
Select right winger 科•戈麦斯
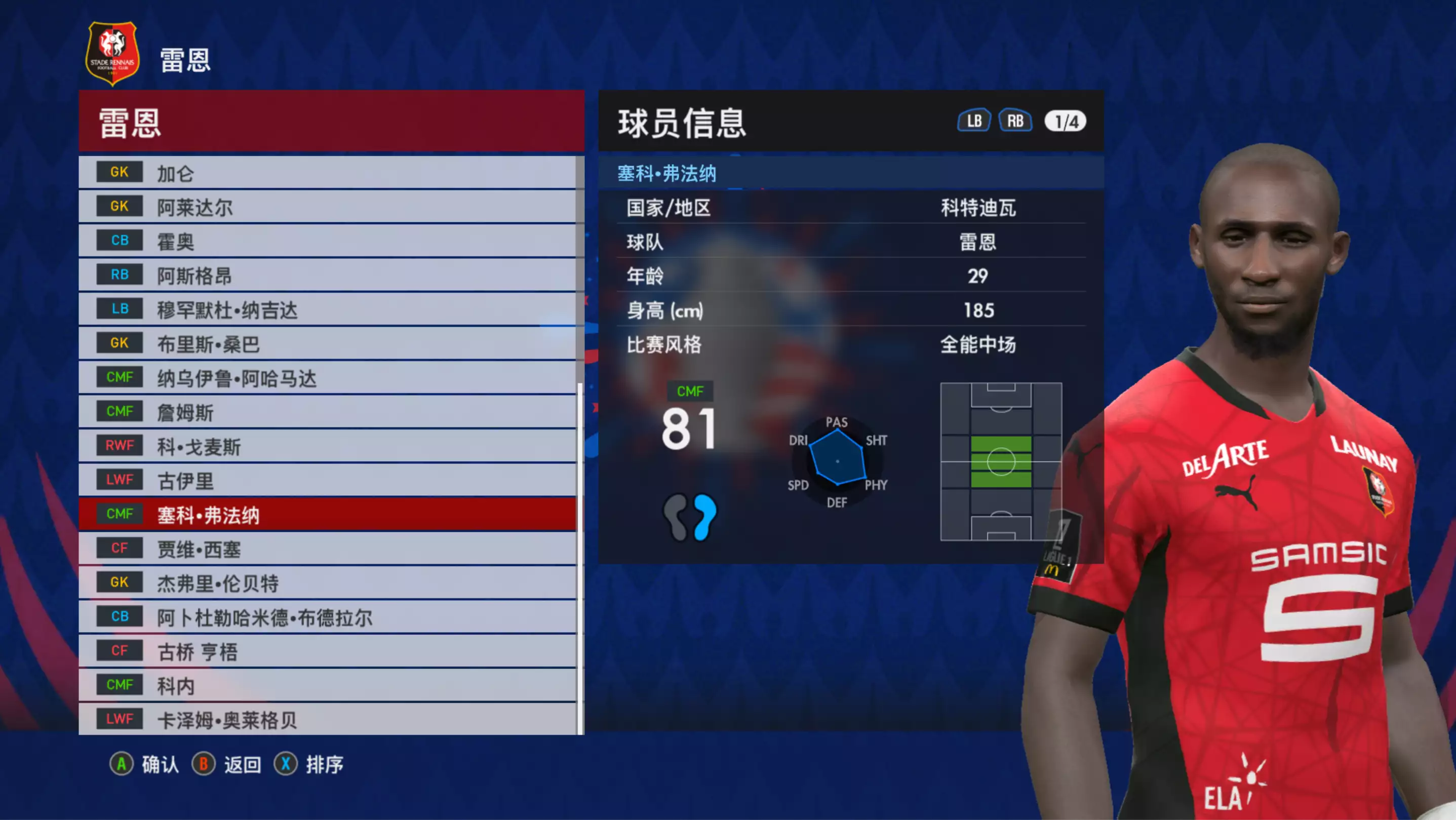[328, 446]
